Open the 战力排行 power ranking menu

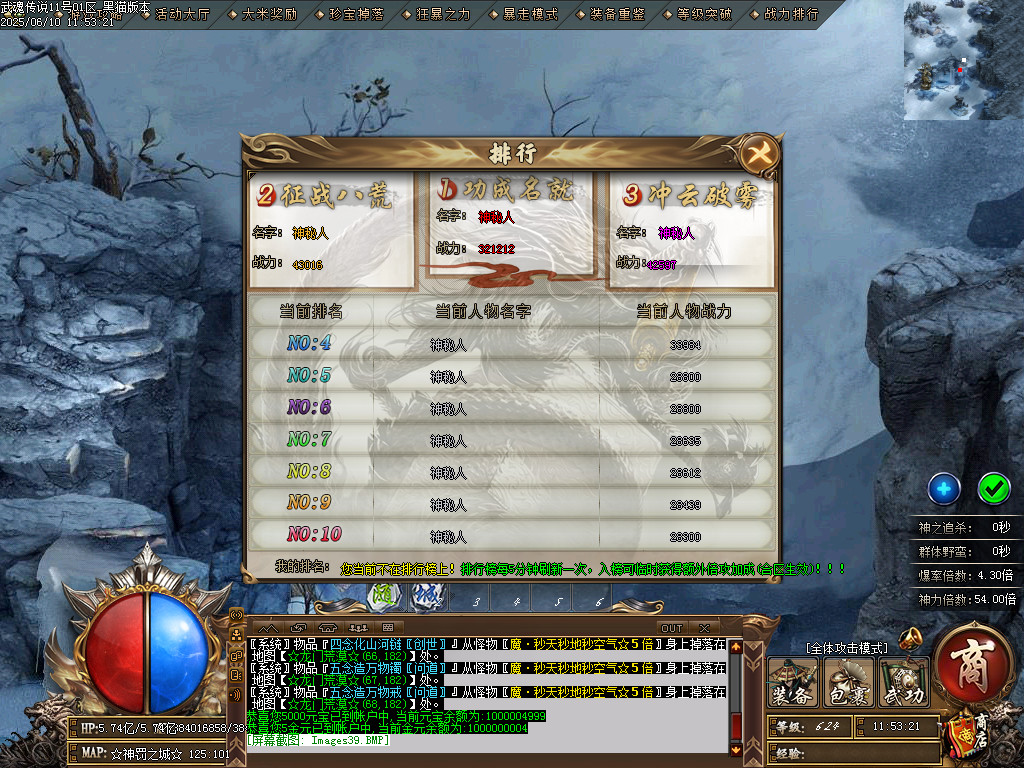click(791, 14)
